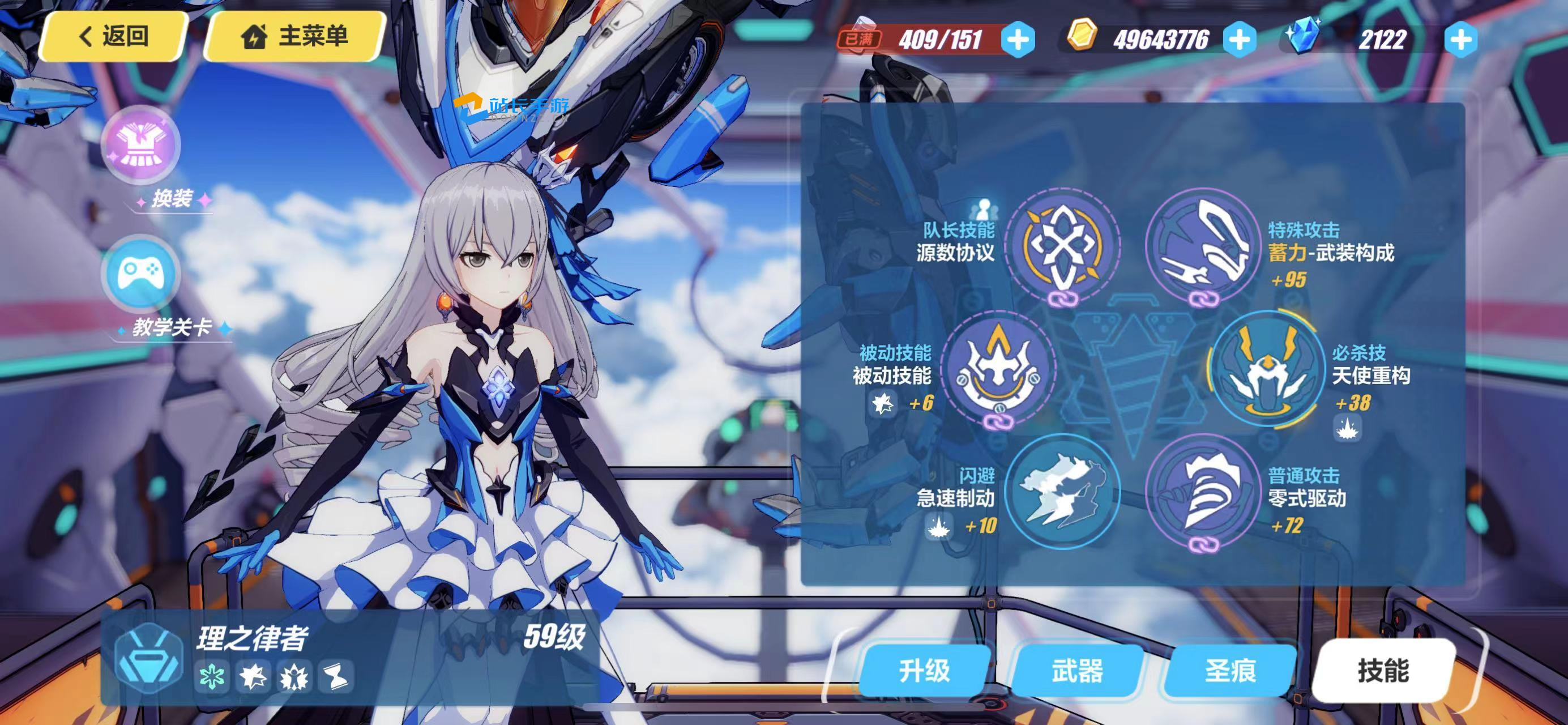Open the 主菜单 main menu
This screenshot has height=725, width=1568.
(295, 36)
